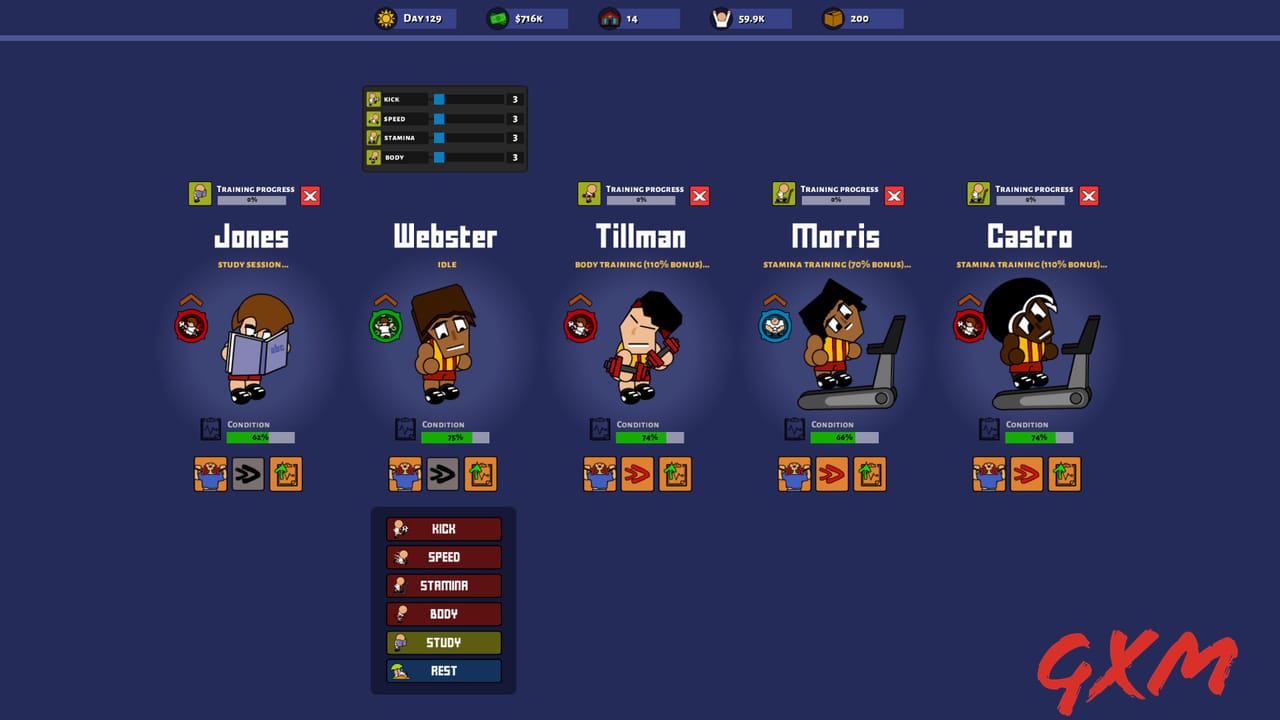
Task: Click the red medal badge beside Jones
Action: point(193,325)
